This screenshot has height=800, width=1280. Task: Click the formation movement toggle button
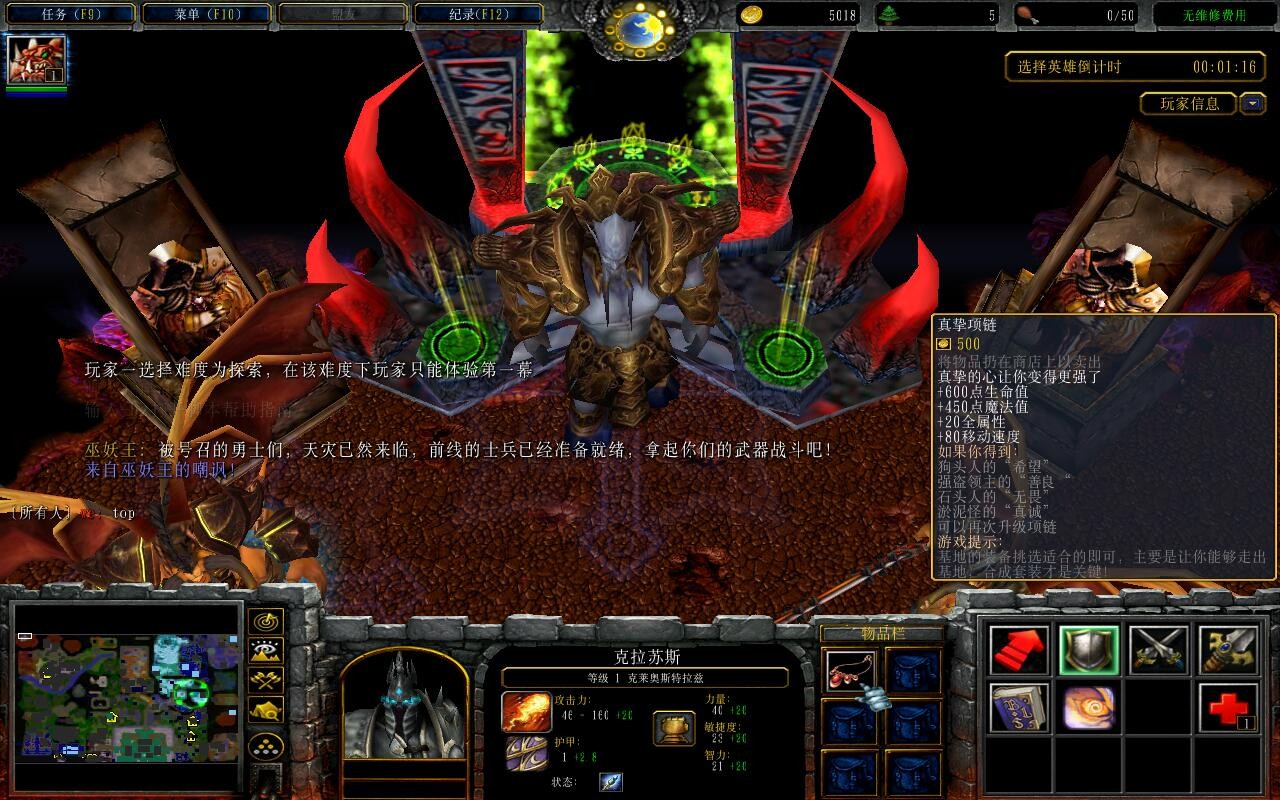click(265, 746)
